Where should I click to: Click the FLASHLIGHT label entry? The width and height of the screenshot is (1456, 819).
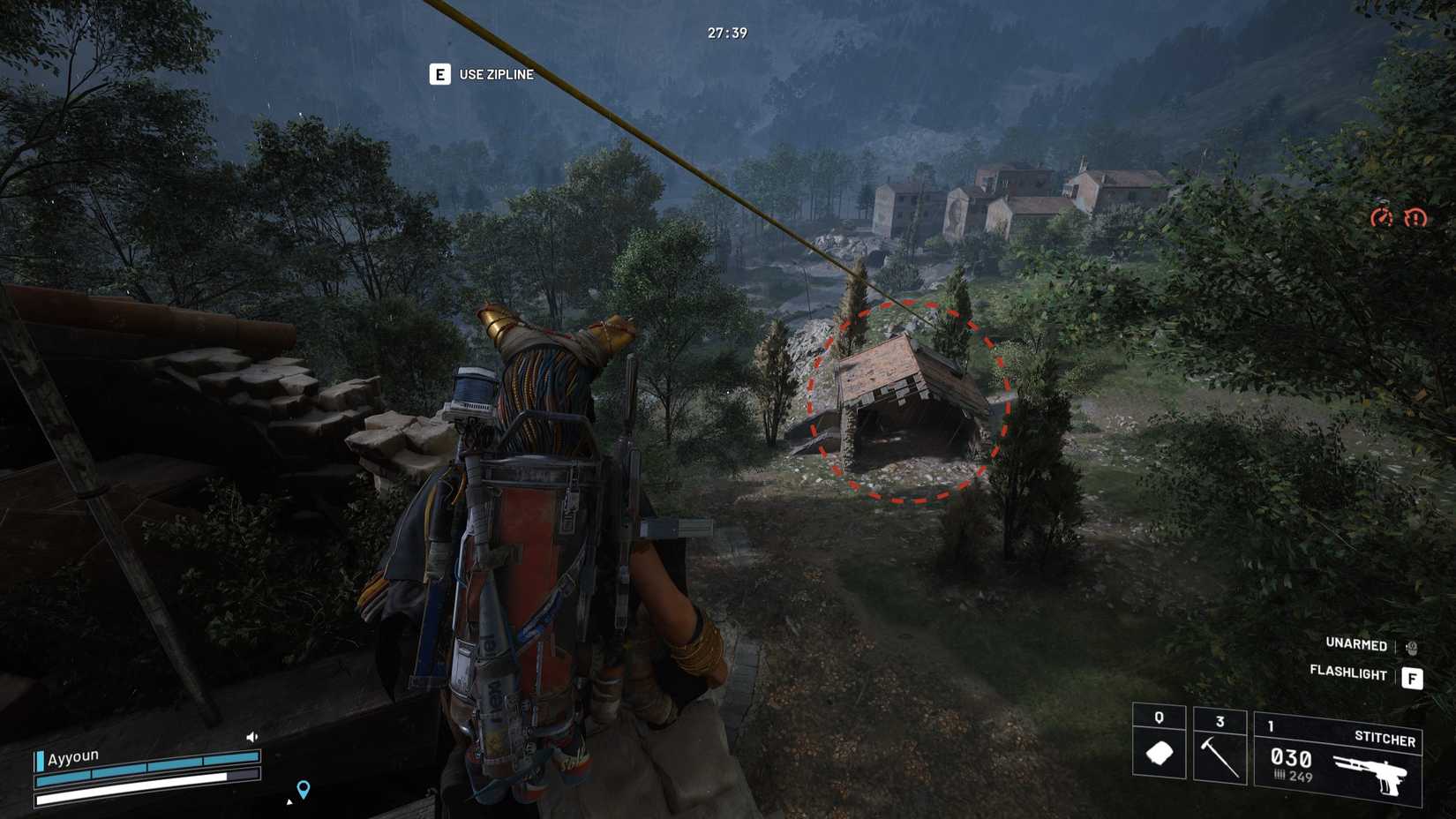click(x=1348, y=672)
